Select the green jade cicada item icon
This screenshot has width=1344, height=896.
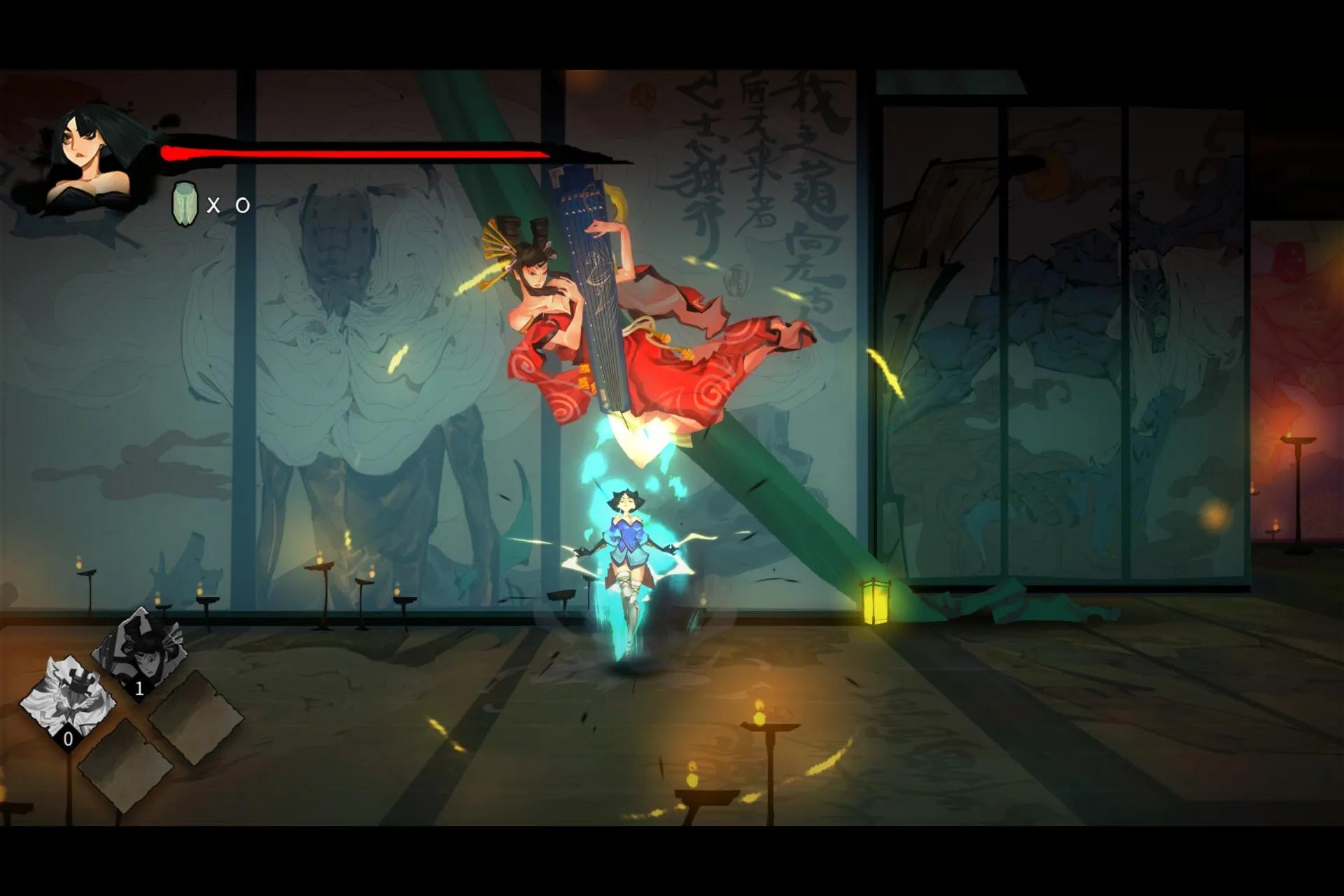(x=185, y=204)
